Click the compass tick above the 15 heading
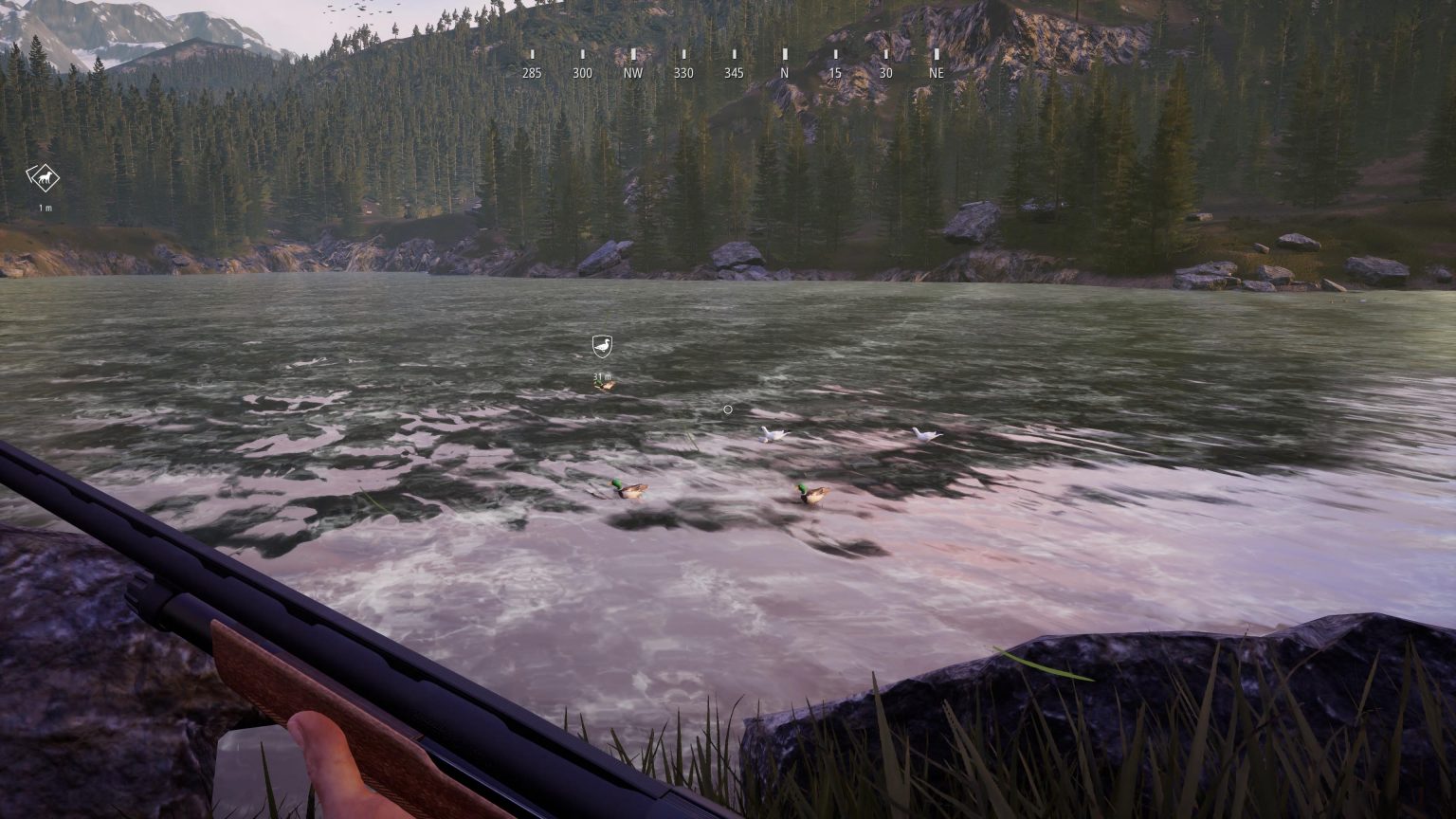 coord(834,55)
